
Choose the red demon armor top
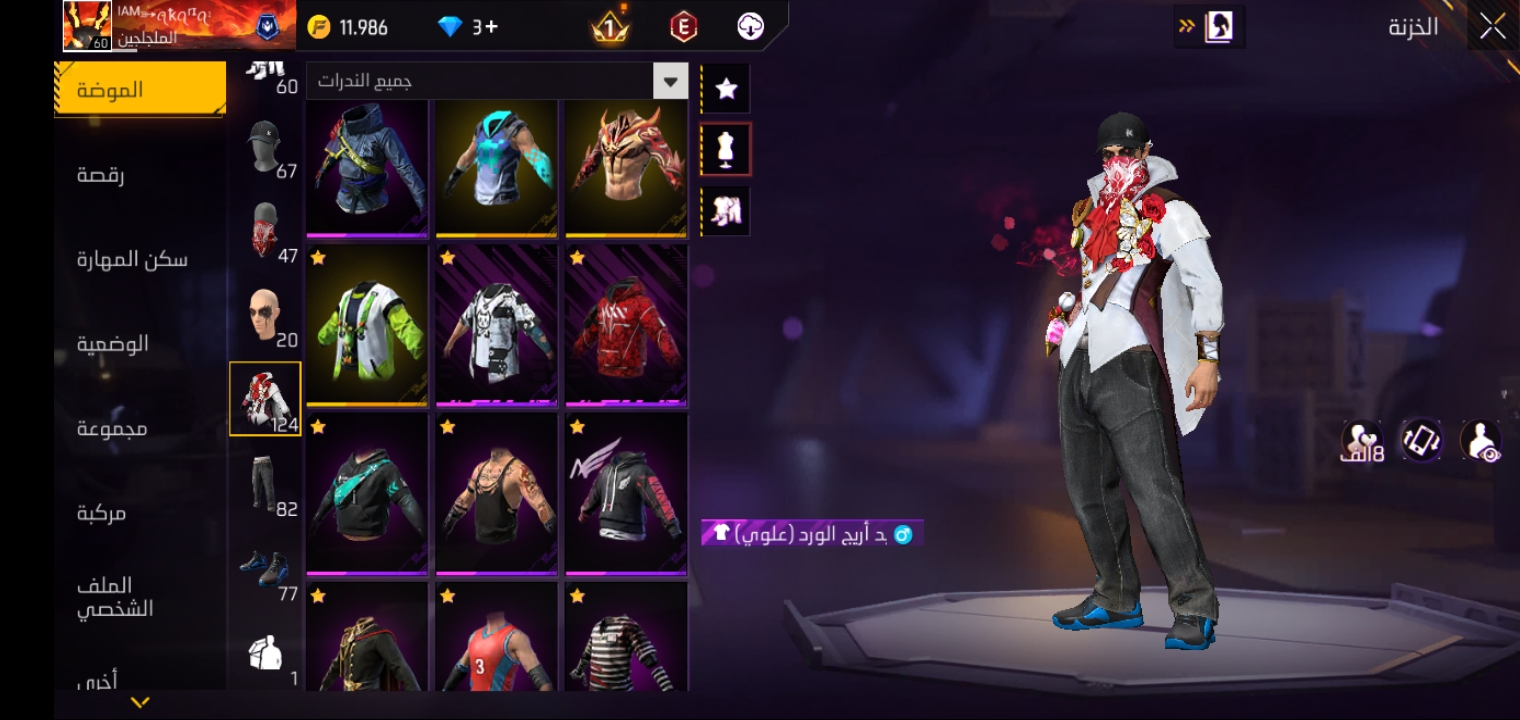click(x=626, y=167)
